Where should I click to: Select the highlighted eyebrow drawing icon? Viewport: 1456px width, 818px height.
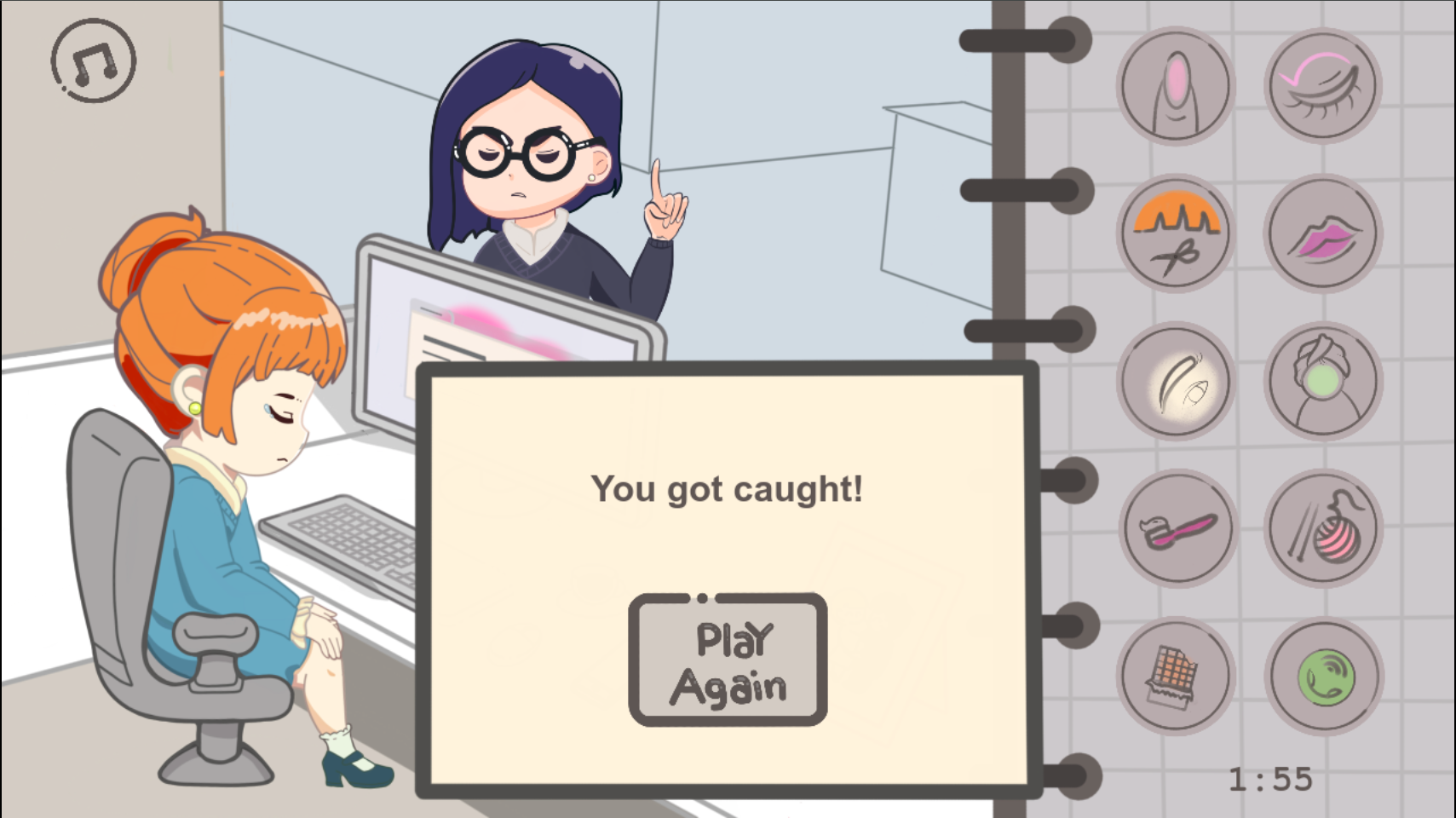[1174, 381]
